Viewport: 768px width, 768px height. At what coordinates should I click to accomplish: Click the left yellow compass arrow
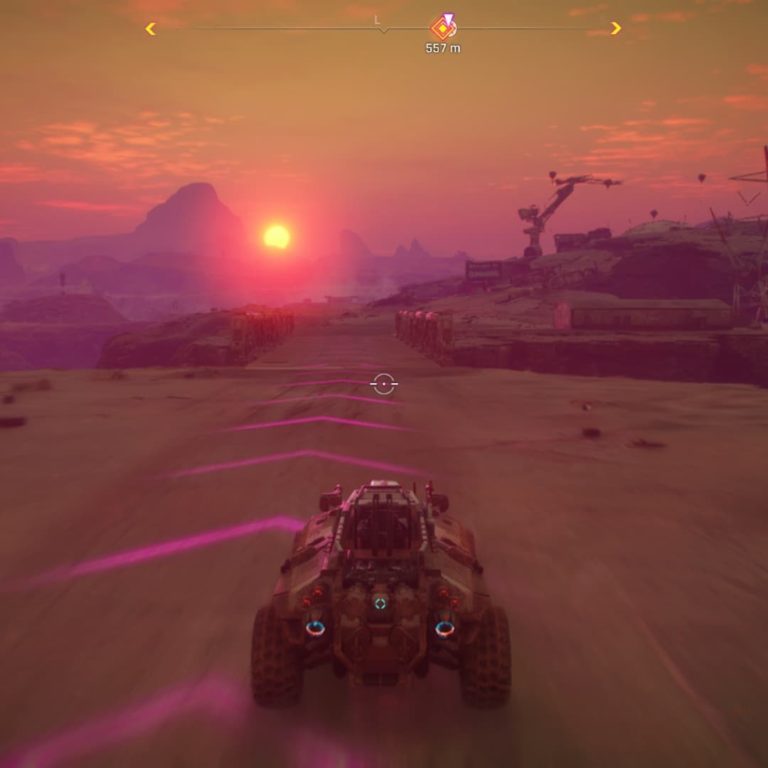(151, 29)
